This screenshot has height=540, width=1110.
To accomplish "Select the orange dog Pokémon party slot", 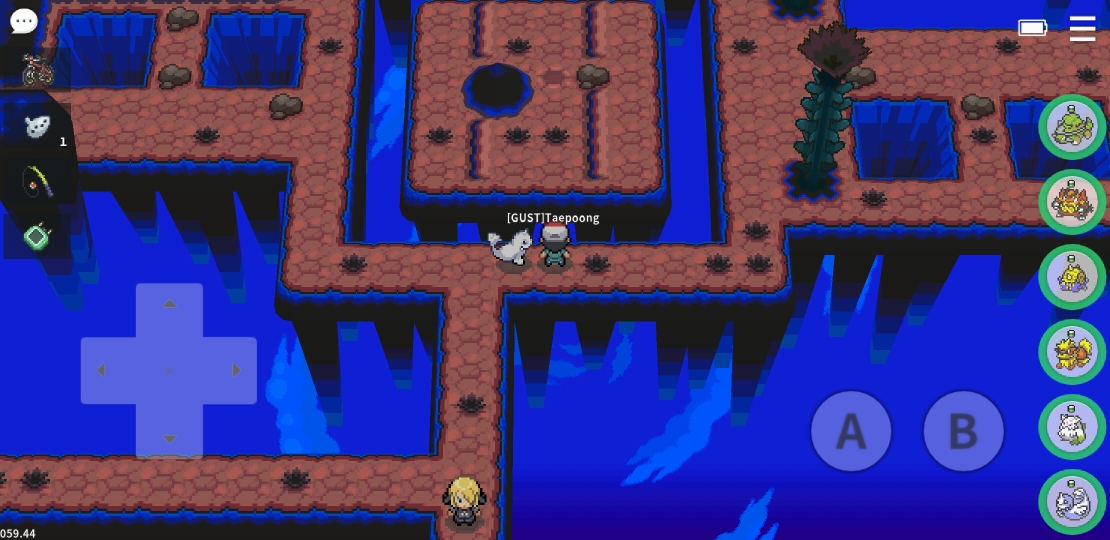I will pos(1071,352).
